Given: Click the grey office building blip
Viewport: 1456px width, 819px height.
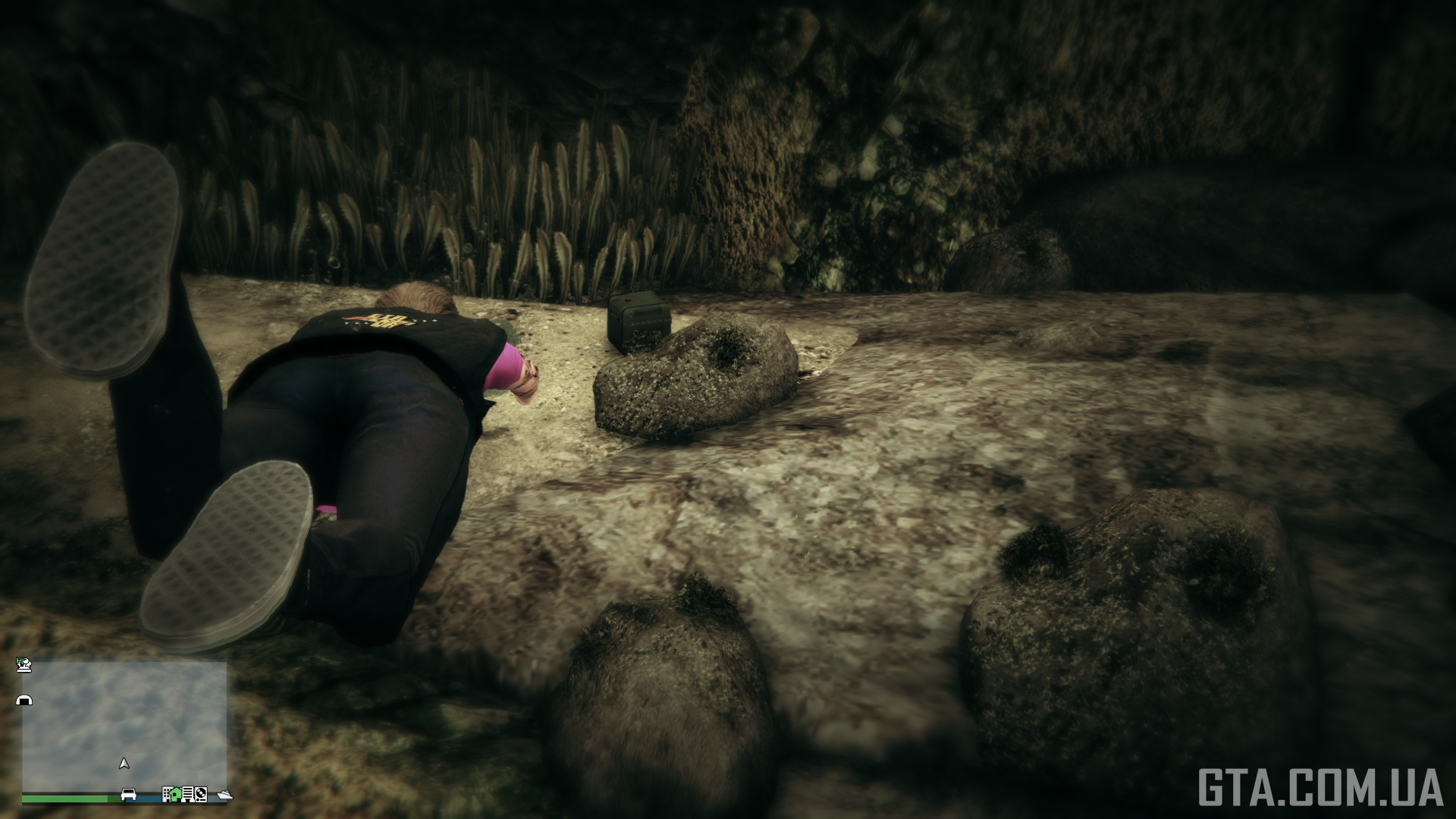Looking at the screenshot, I should pos(166,794).
